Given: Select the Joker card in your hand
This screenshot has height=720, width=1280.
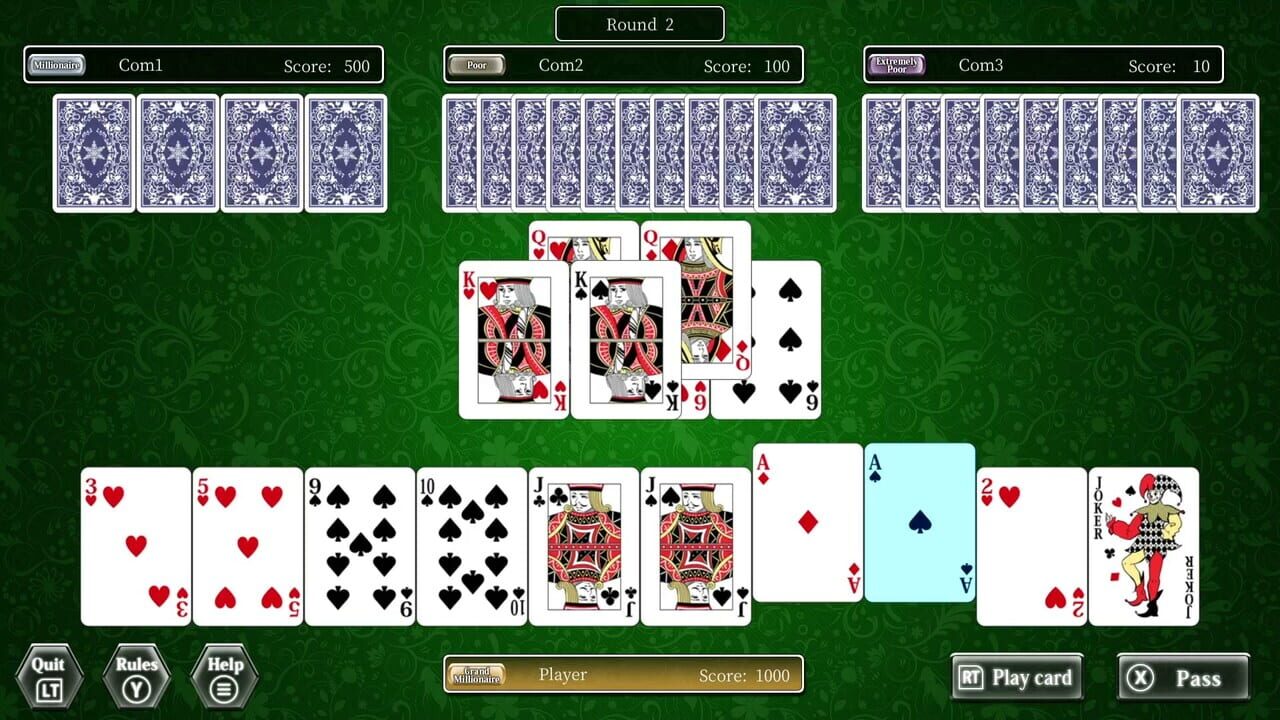Looking at the screenshot, I should 1145,545.
